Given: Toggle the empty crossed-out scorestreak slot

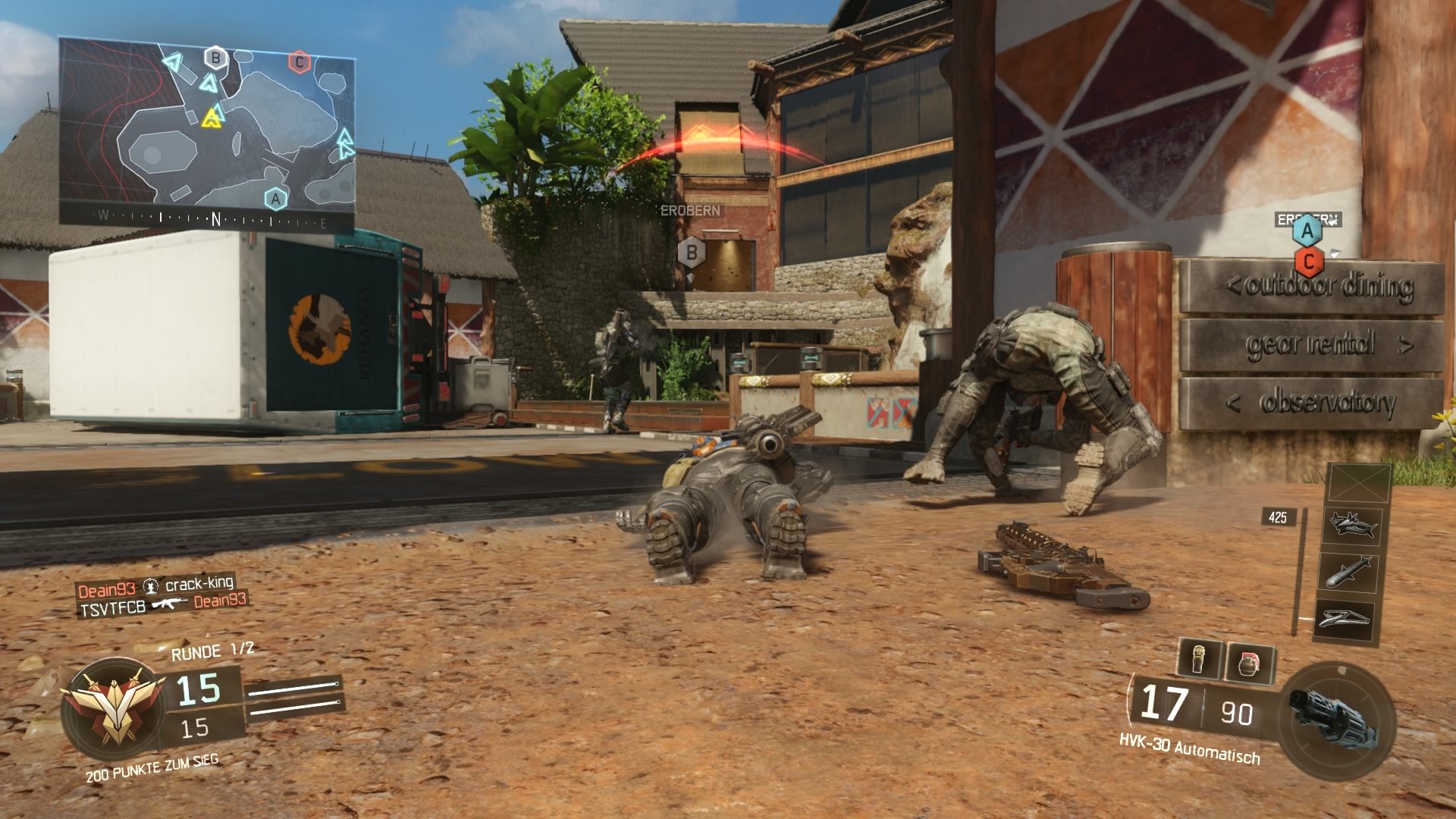Looking at the screenshot, I should click(x=1358, y=483).
